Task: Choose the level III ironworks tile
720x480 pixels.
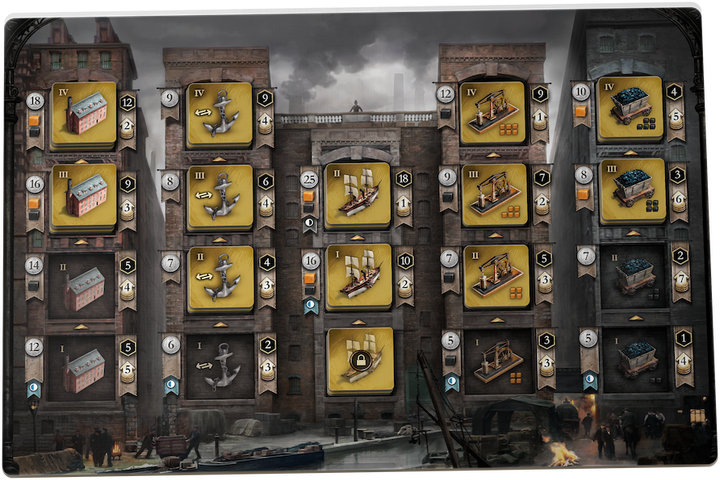Action: 493,195
